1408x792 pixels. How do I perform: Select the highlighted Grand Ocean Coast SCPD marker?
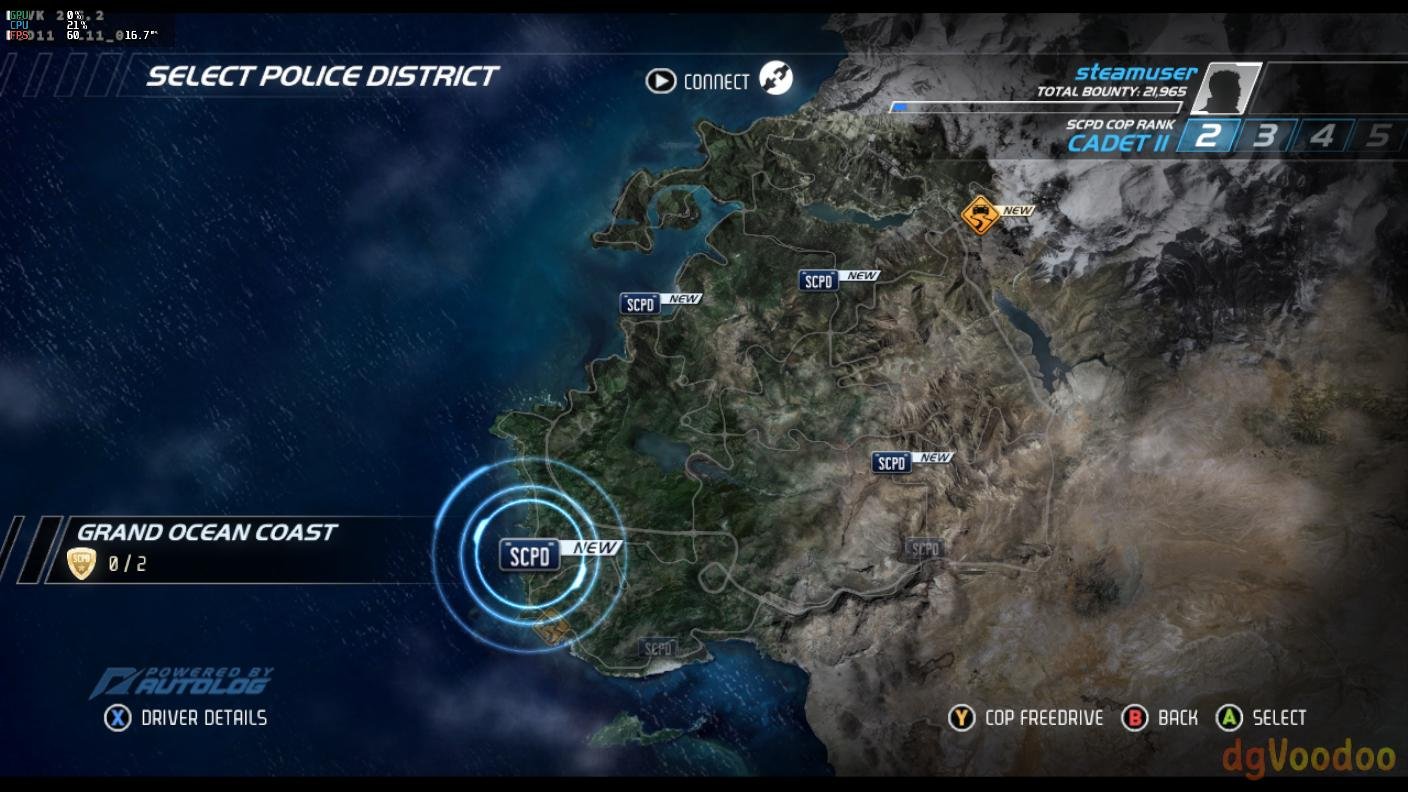(530, 555)
